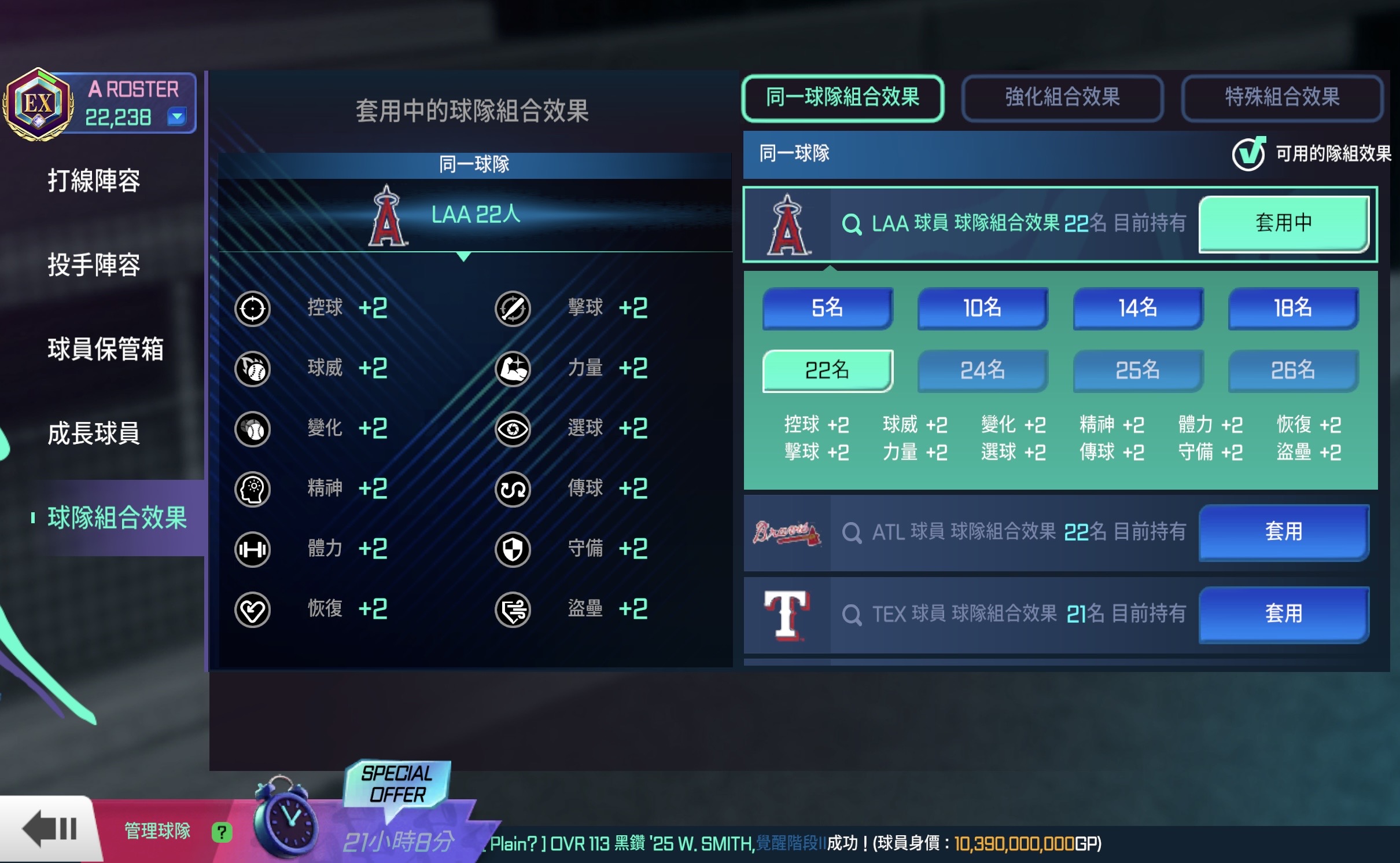Screen dimensions: 1400x863
Task: Open the 打線陣容 lineup menu
Action: pyautogui.click(x=94, y=181)
